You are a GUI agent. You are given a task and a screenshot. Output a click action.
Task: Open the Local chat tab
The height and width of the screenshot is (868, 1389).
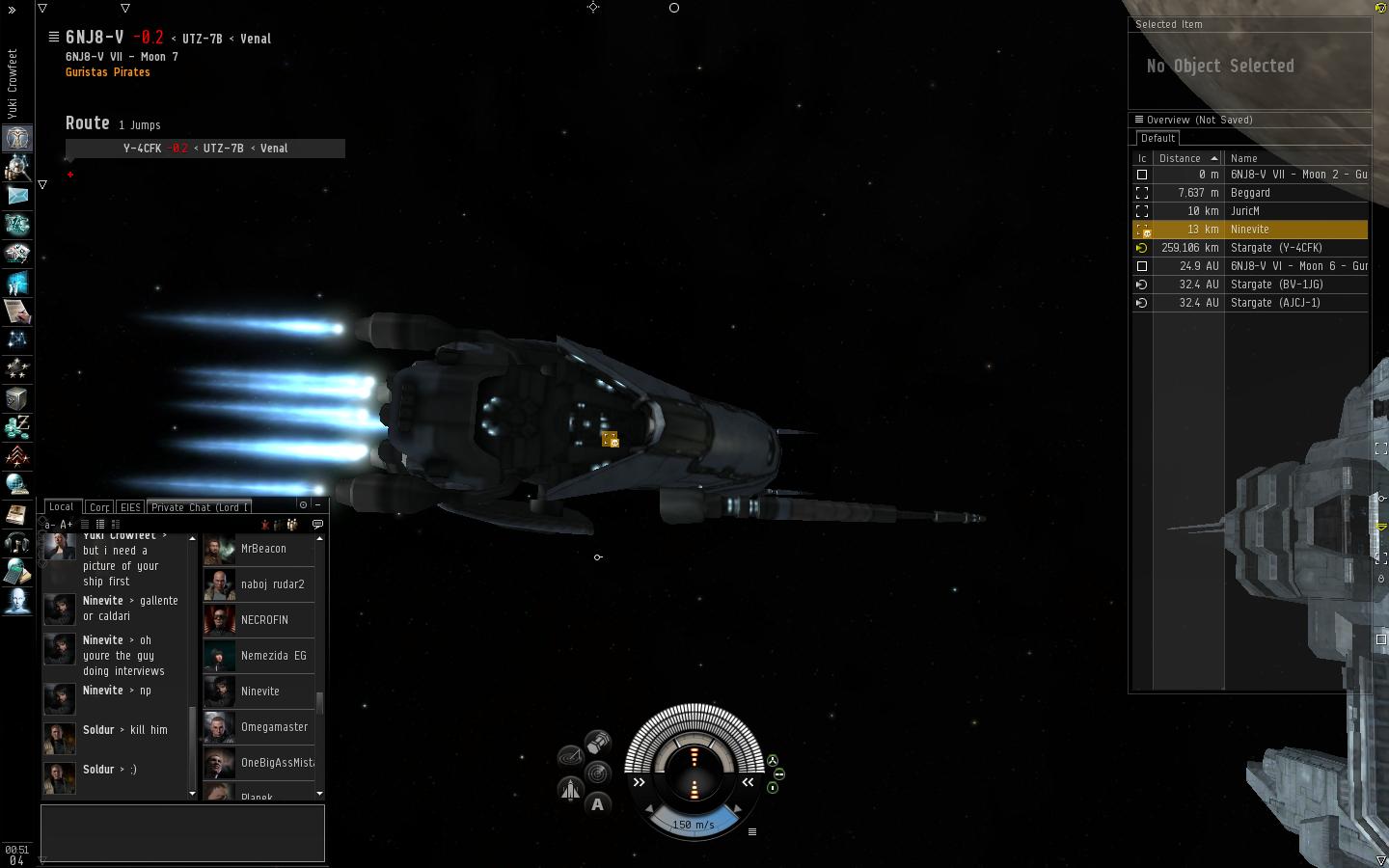tap(61, 506)
